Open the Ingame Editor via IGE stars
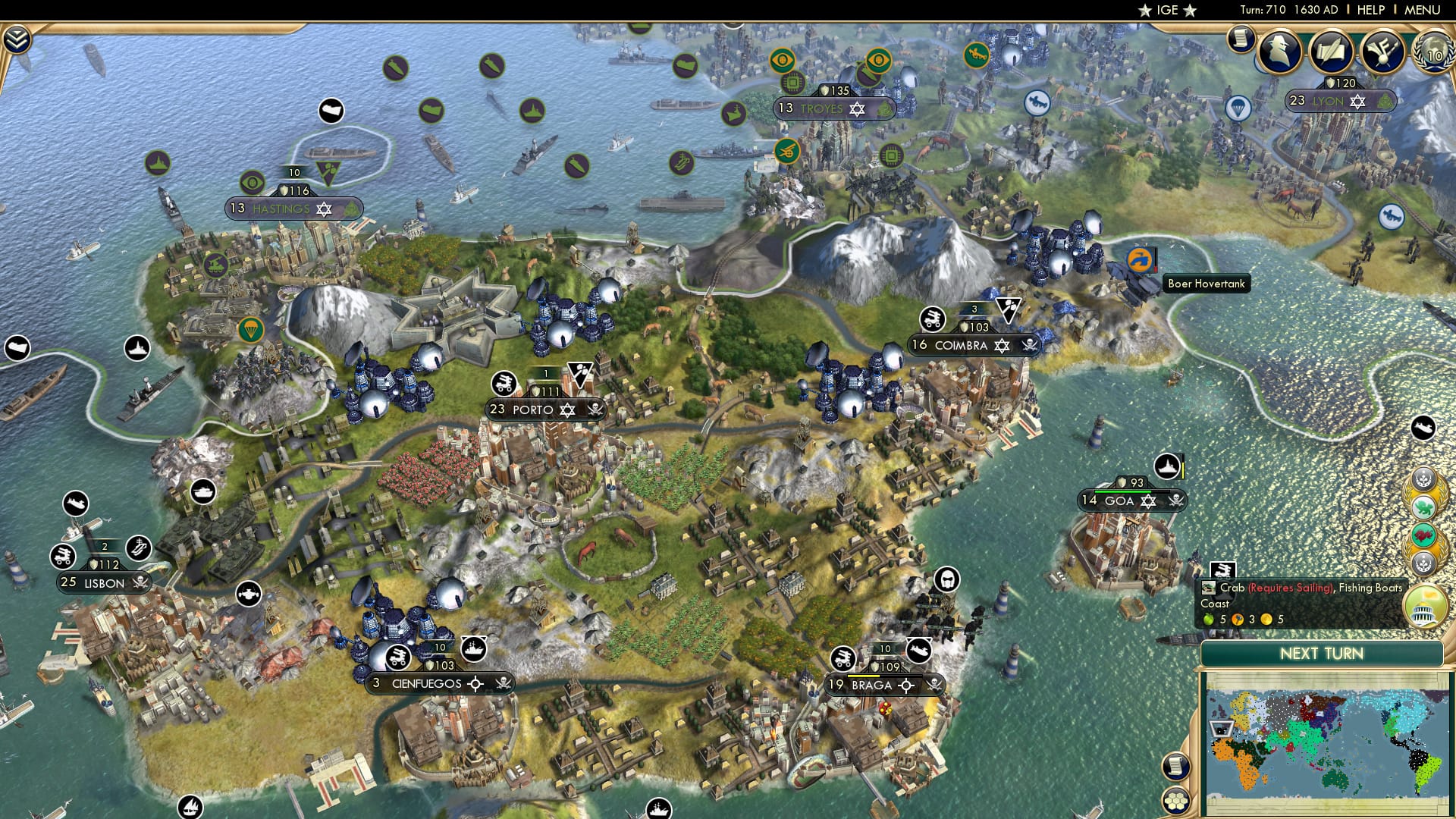The width and height of the screenshot is (1456, 819). (1168, 10)
